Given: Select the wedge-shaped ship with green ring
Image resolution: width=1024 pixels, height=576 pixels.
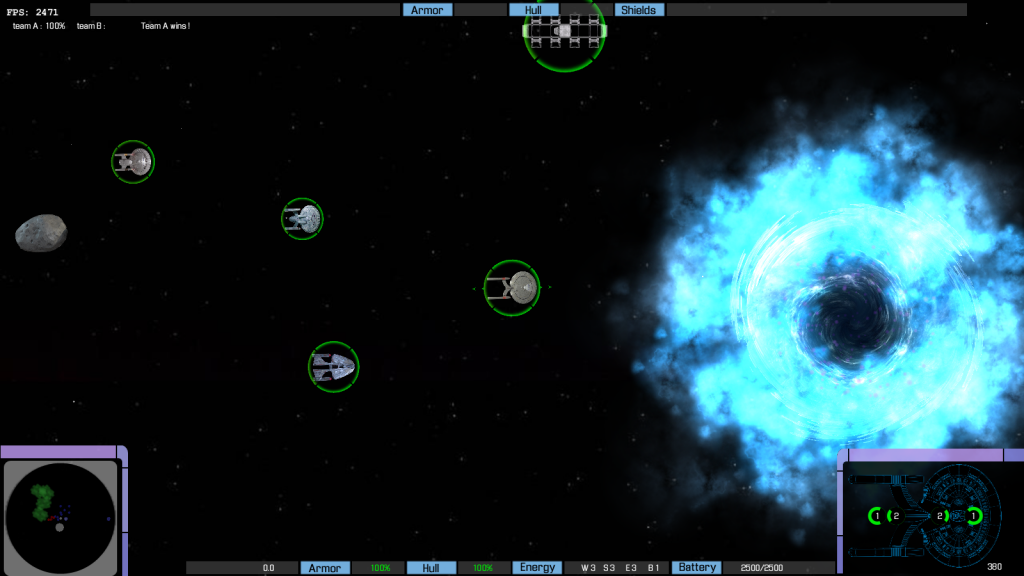Looking at the screenshot, I should 333,367.
